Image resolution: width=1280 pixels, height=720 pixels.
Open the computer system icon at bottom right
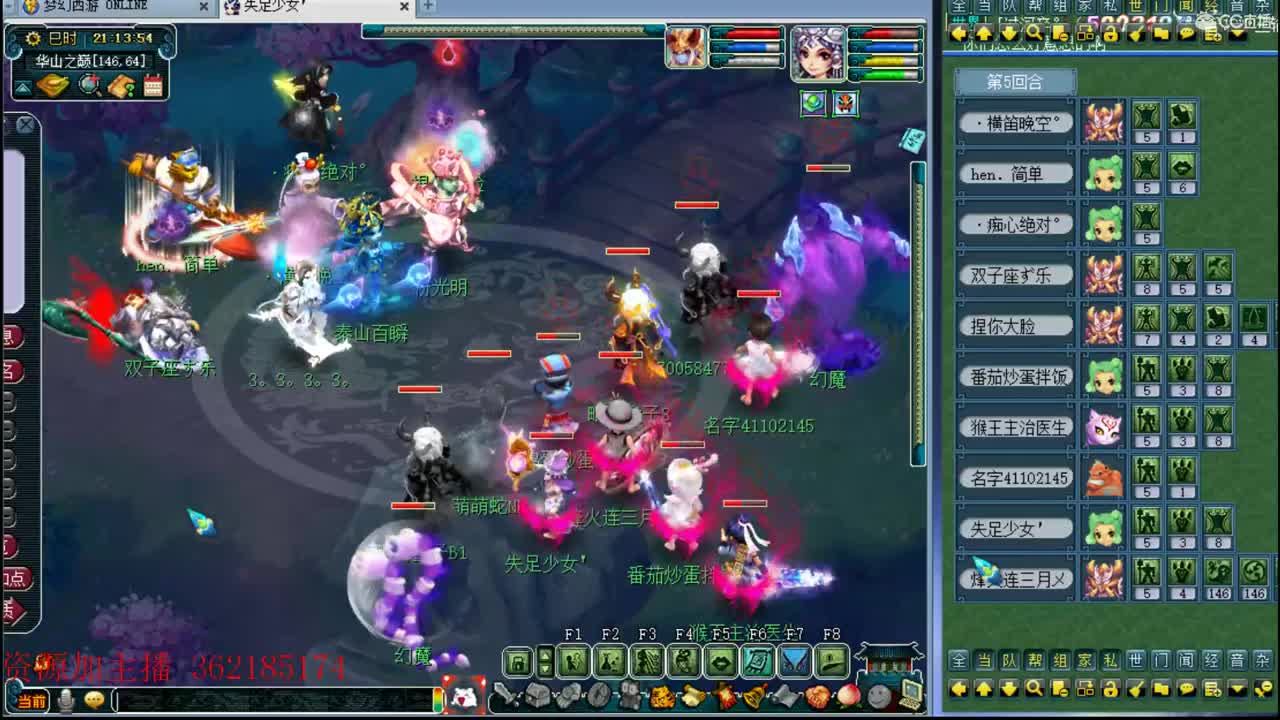click(x=908, y=693)
